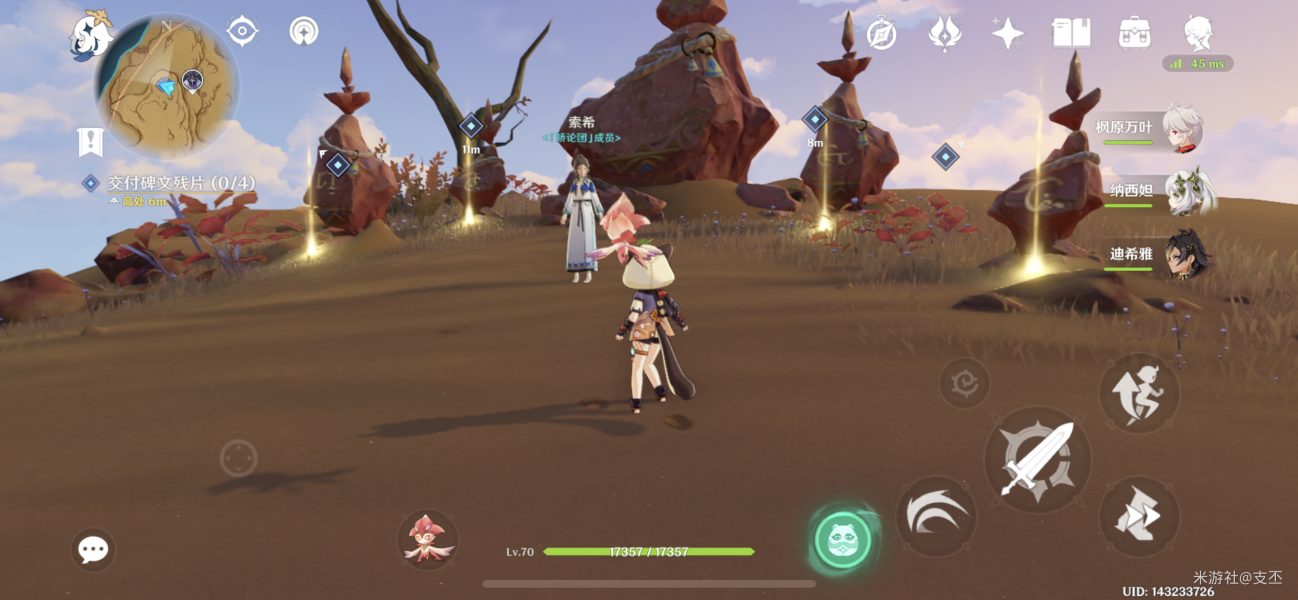Screen dimensions: 1298x600
Task: Open the backpack inventory
Action: point(1134,33)
